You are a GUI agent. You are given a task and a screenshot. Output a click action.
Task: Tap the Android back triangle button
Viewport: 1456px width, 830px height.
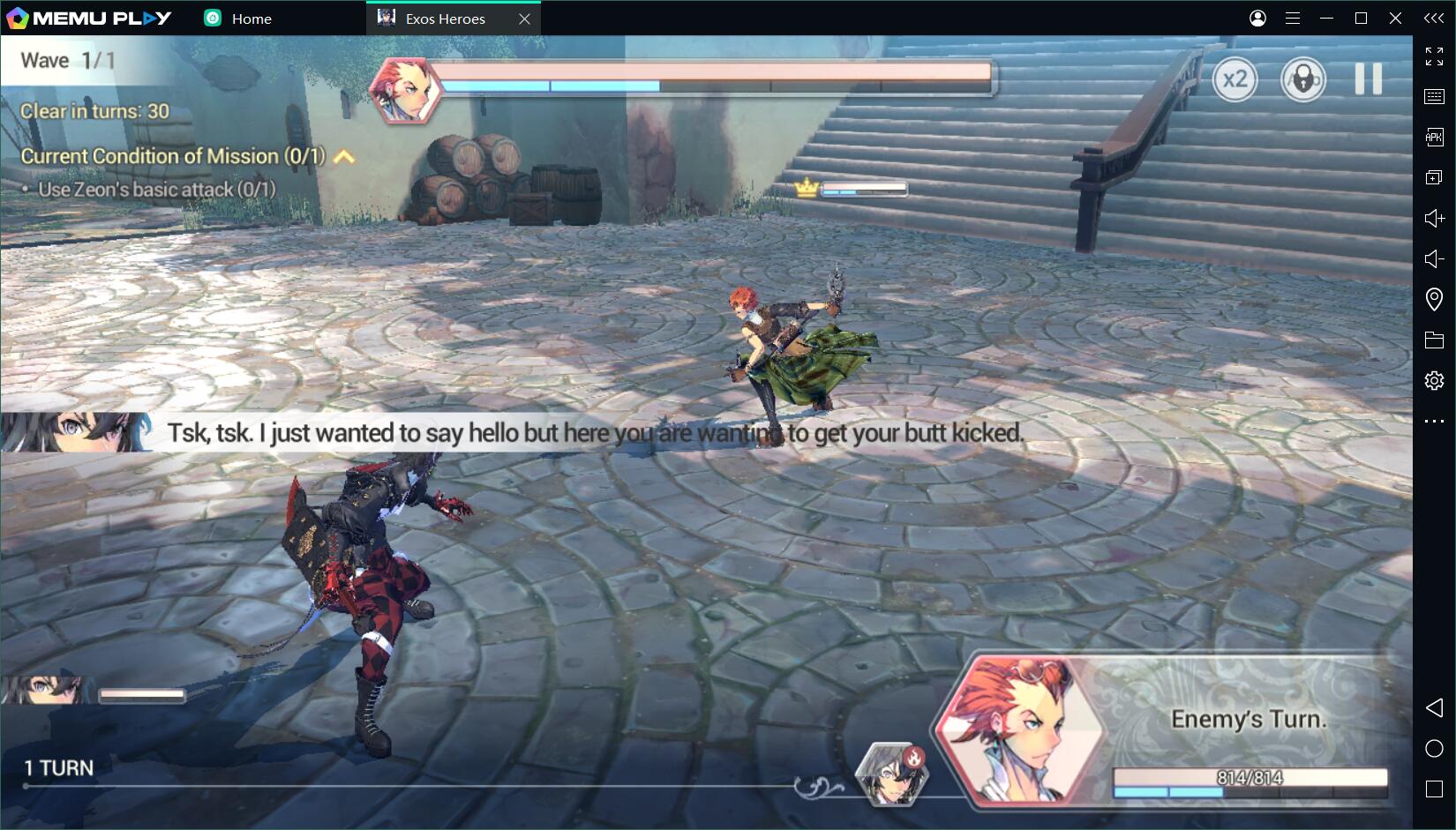pyautogui.click(x=1434, y=707)
